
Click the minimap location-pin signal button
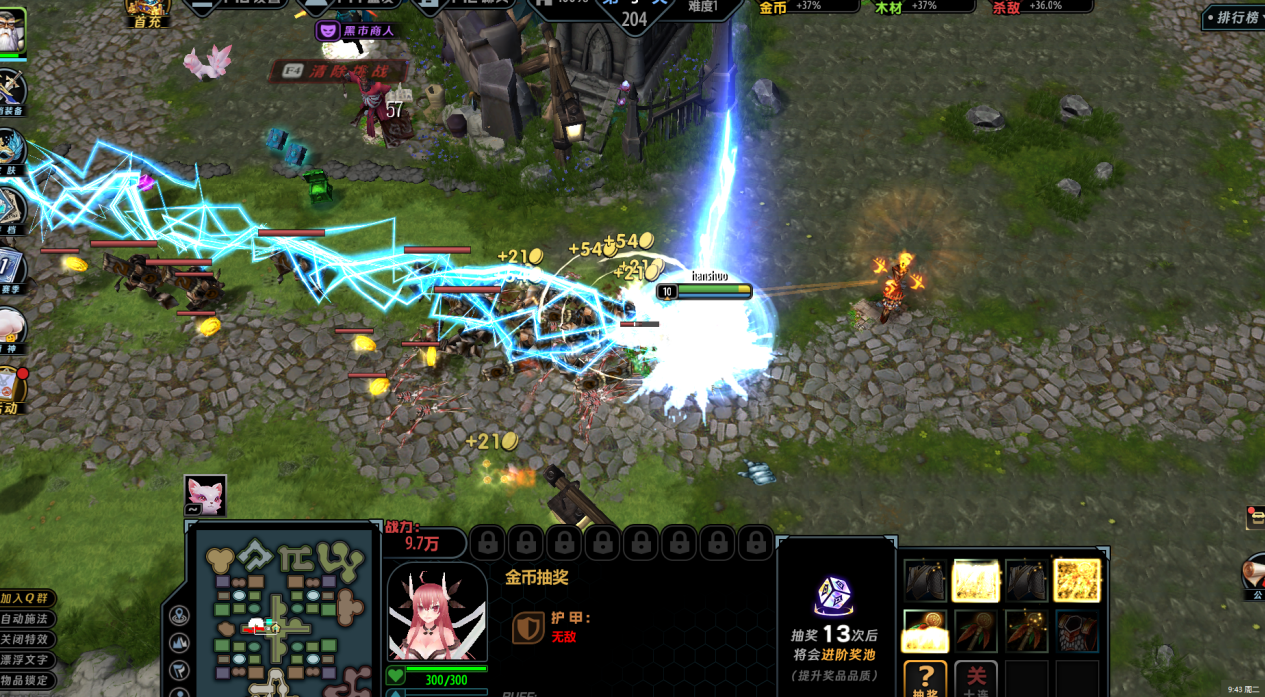point(180,616)
